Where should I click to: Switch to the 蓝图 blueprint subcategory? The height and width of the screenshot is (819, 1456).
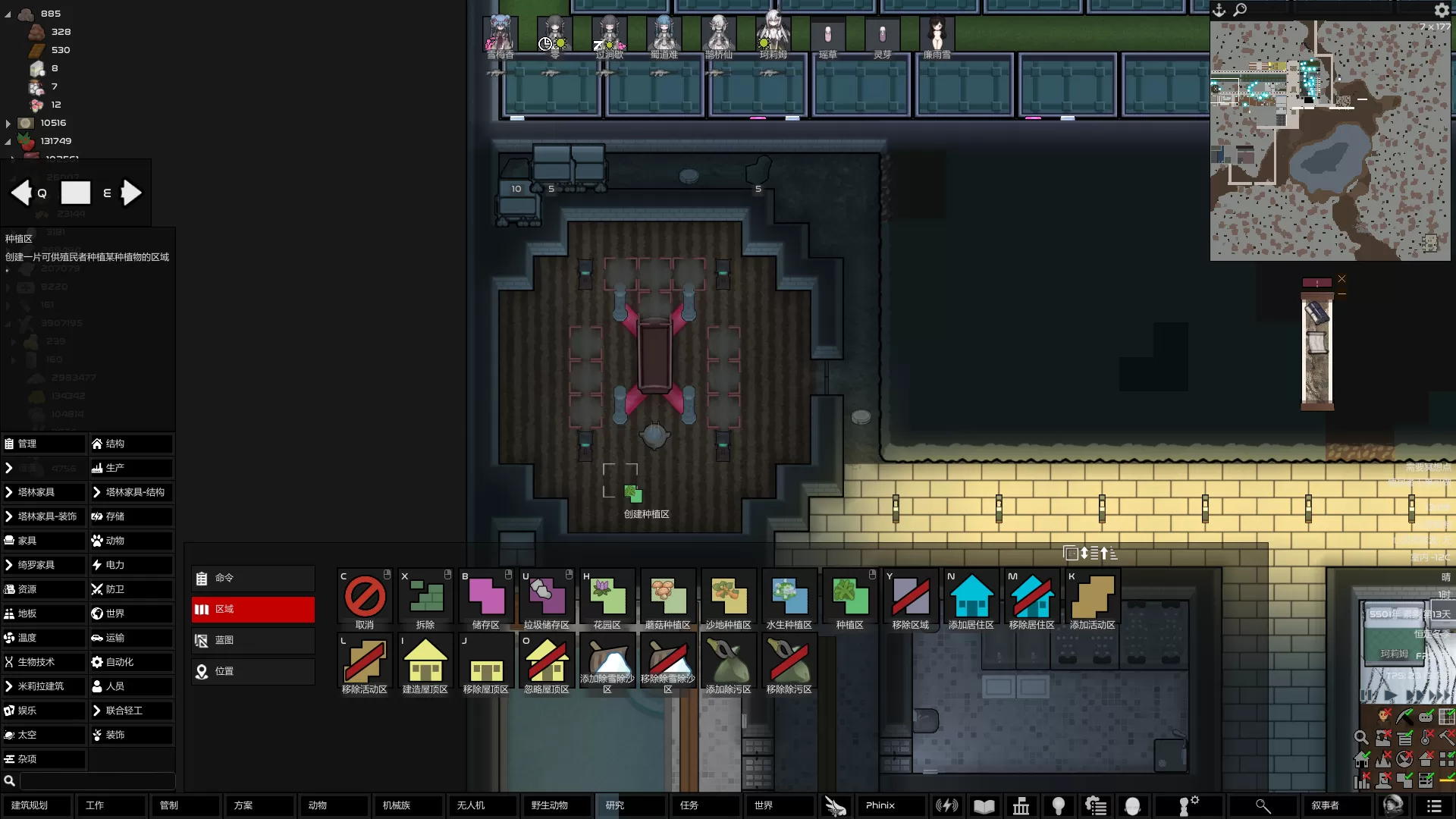coord(253,640)
